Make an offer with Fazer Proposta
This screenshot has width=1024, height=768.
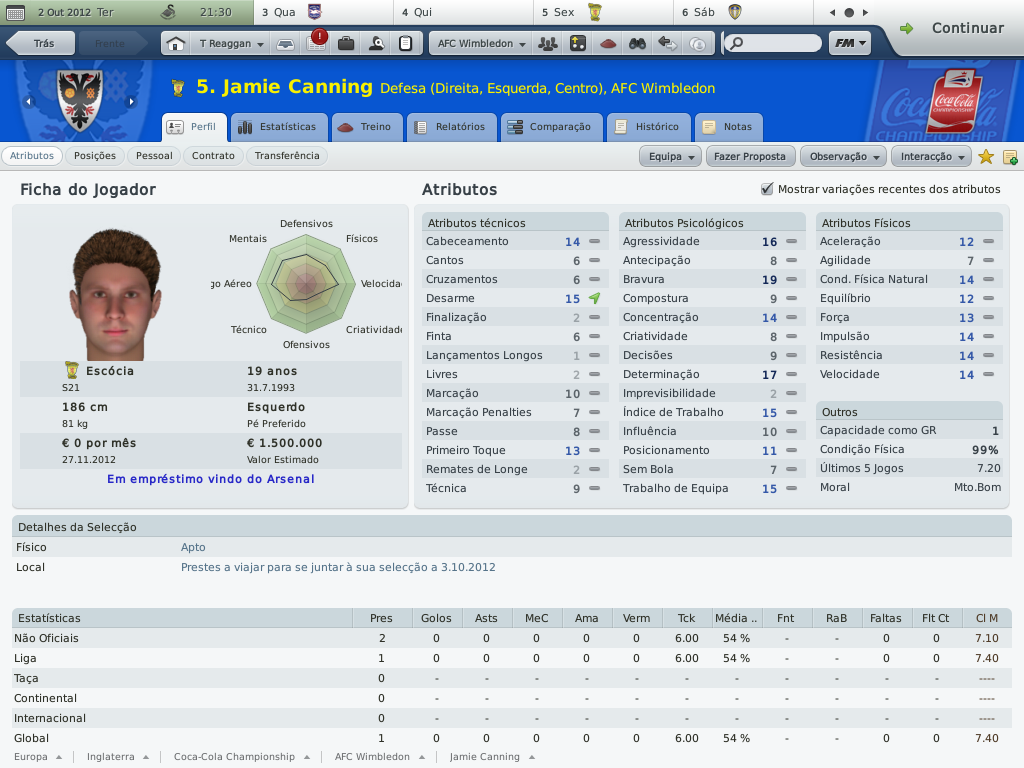[750, 156]
